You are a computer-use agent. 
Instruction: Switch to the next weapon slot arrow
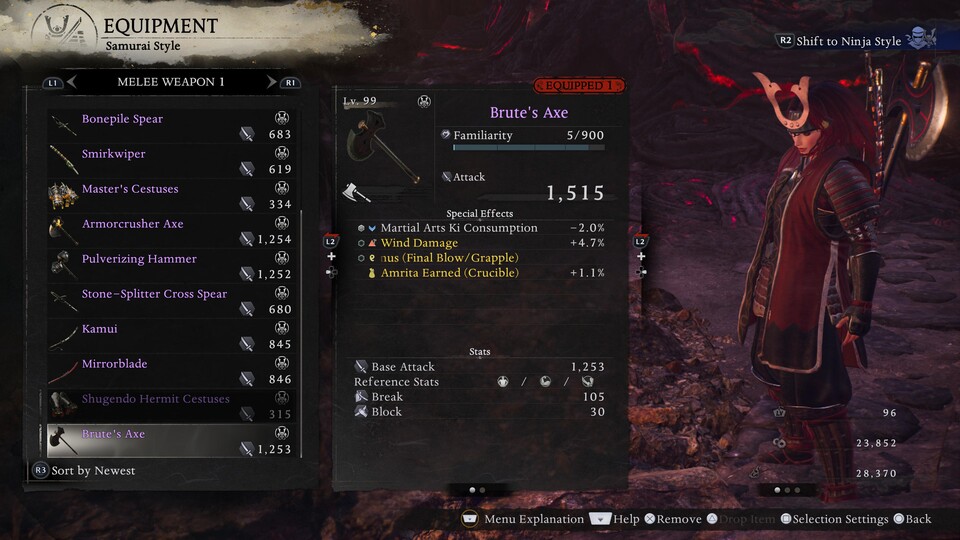click(x=271, y=82)
